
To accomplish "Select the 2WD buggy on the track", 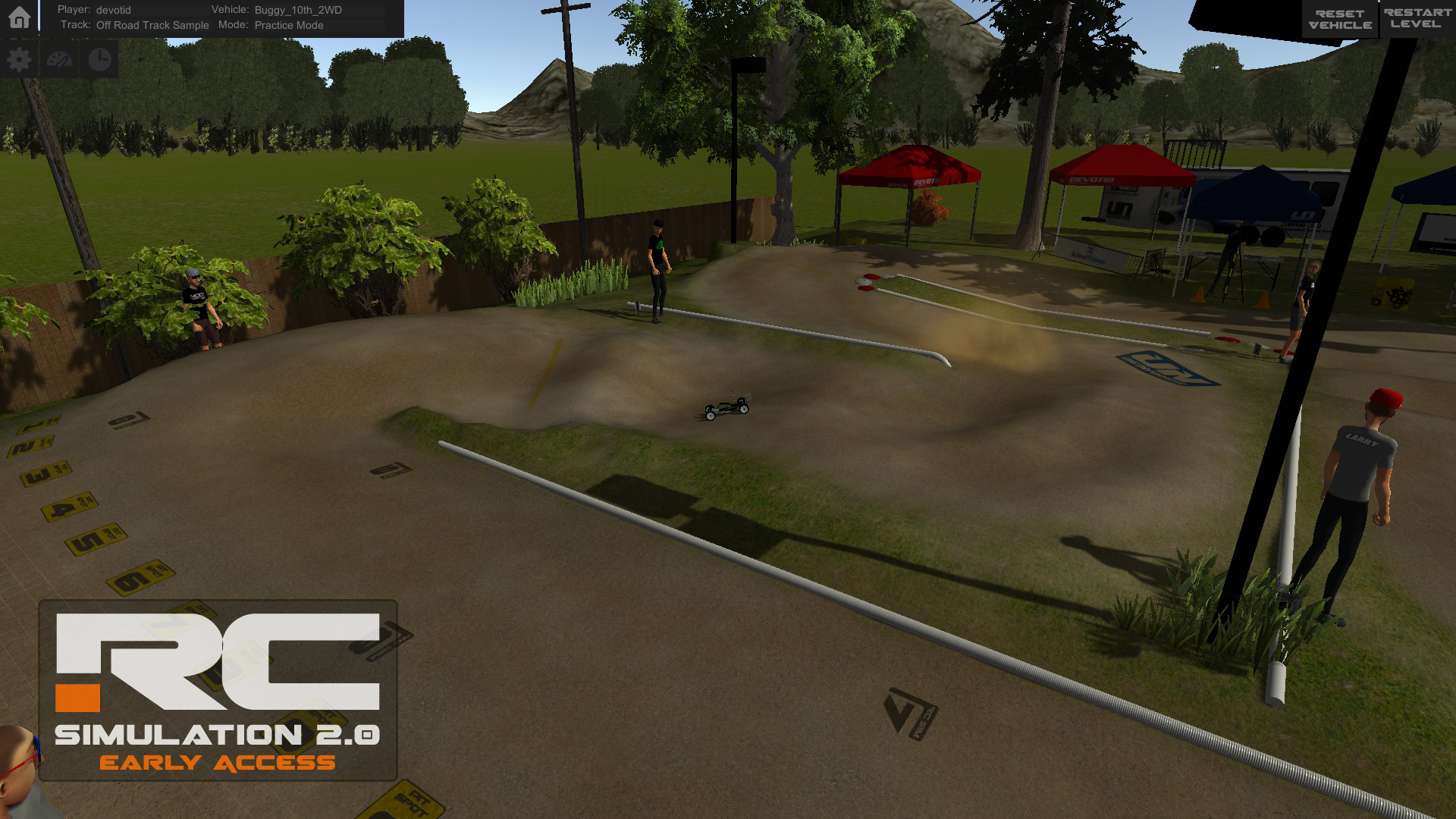I will 726,408.
